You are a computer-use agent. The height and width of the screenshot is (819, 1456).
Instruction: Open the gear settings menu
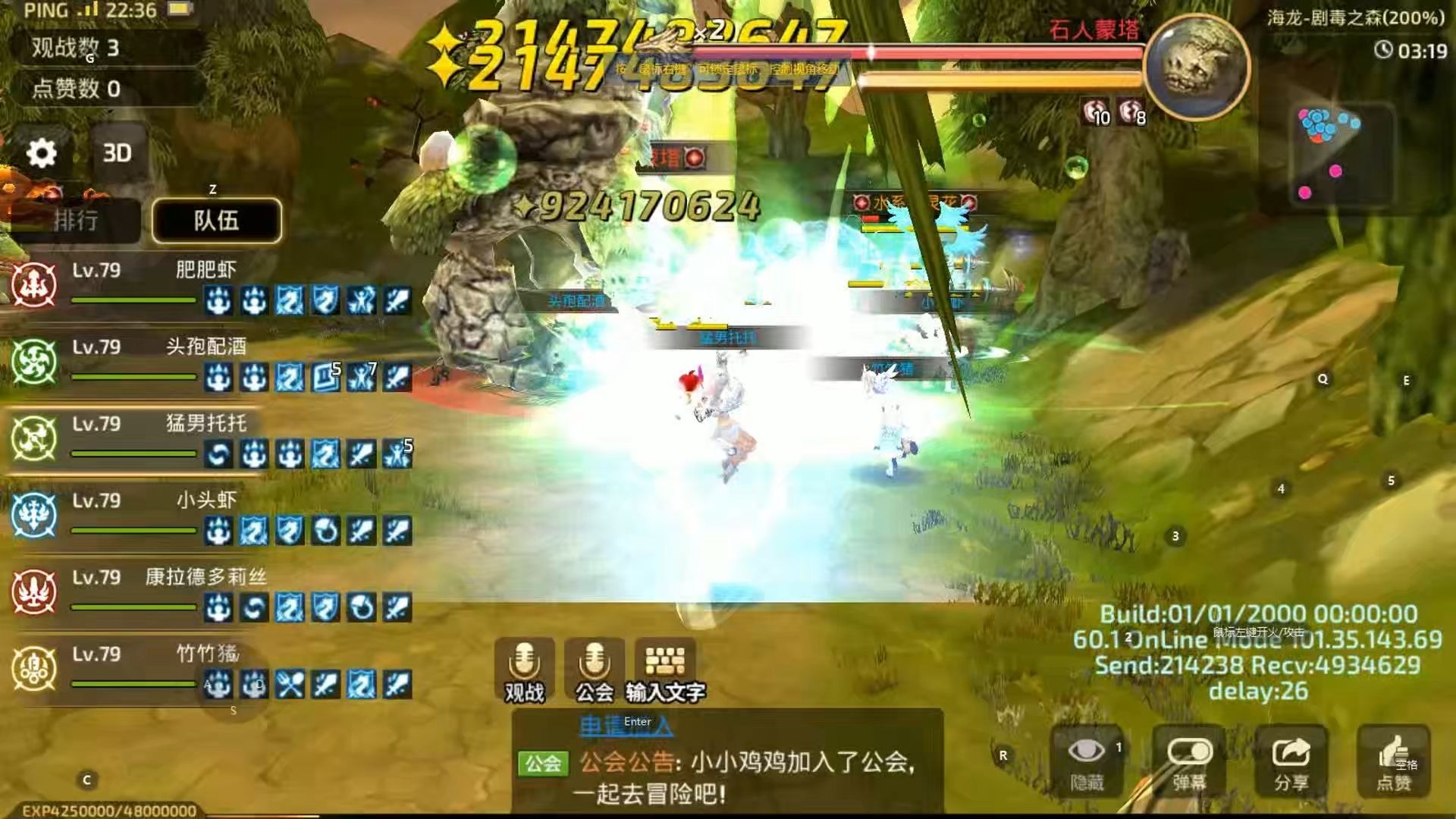[42, 153]
